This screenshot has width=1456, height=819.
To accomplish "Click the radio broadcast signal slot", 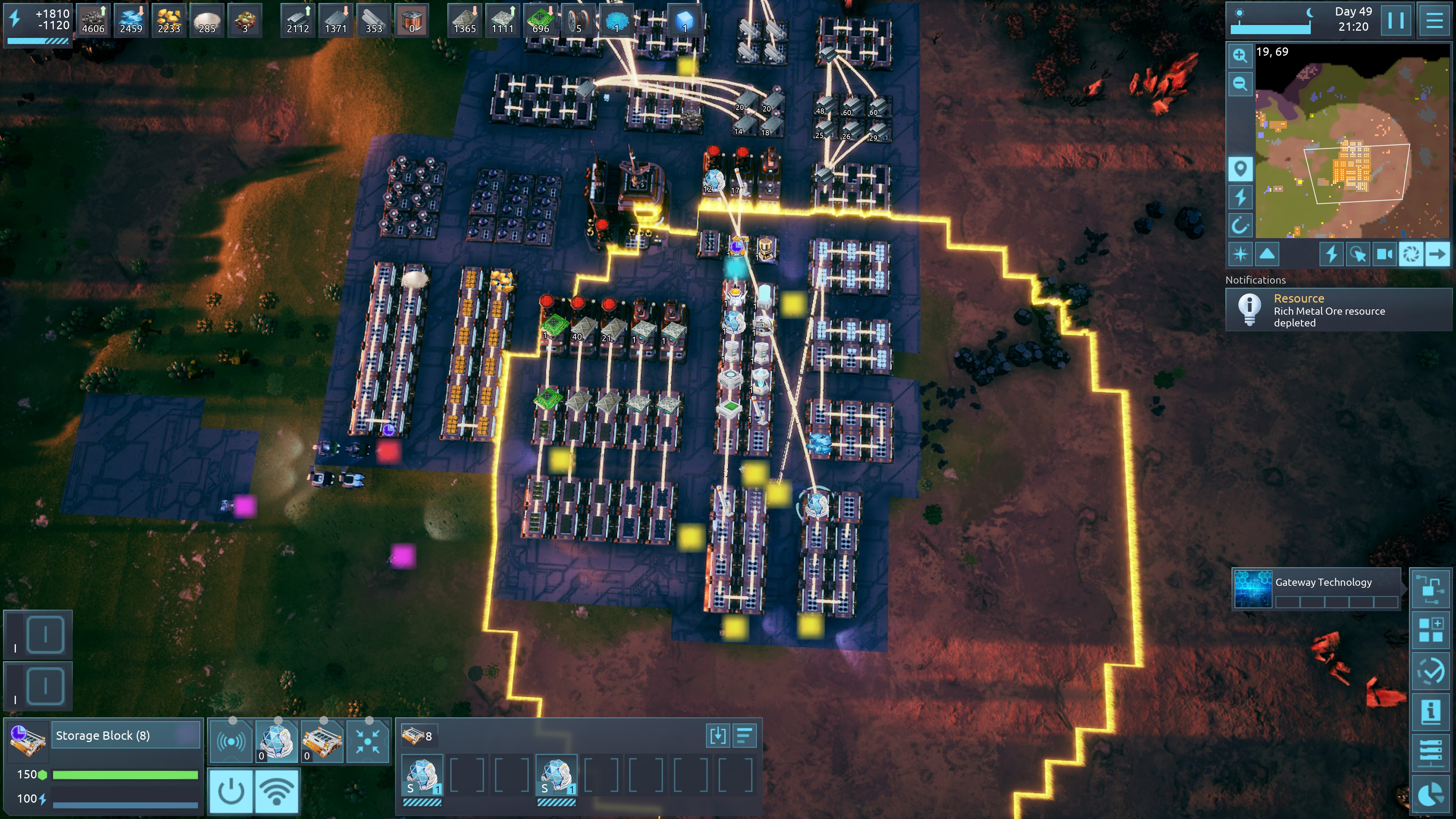I will pos(231,742).
